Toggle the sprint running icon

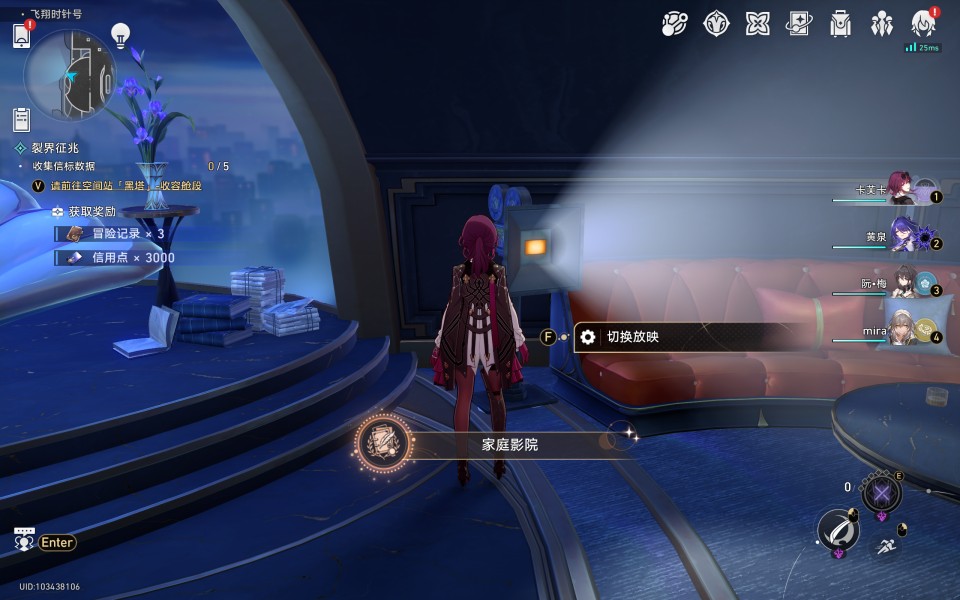[x=885, y=546]
